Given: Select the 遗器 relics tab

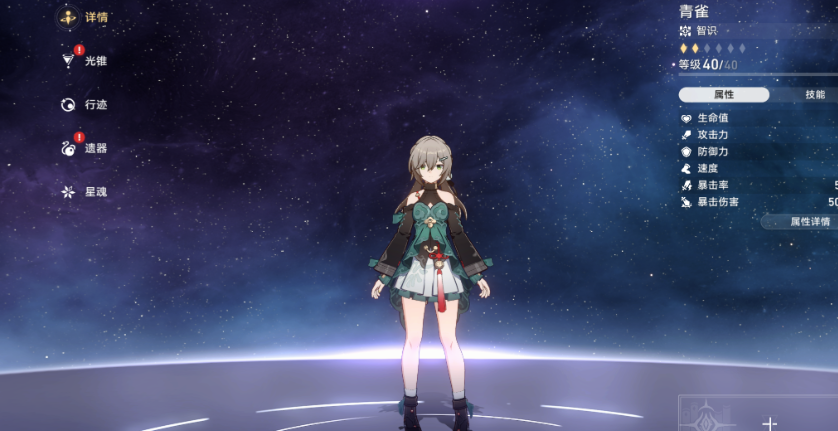Looking at the screenshot, I should click(83, 148).
